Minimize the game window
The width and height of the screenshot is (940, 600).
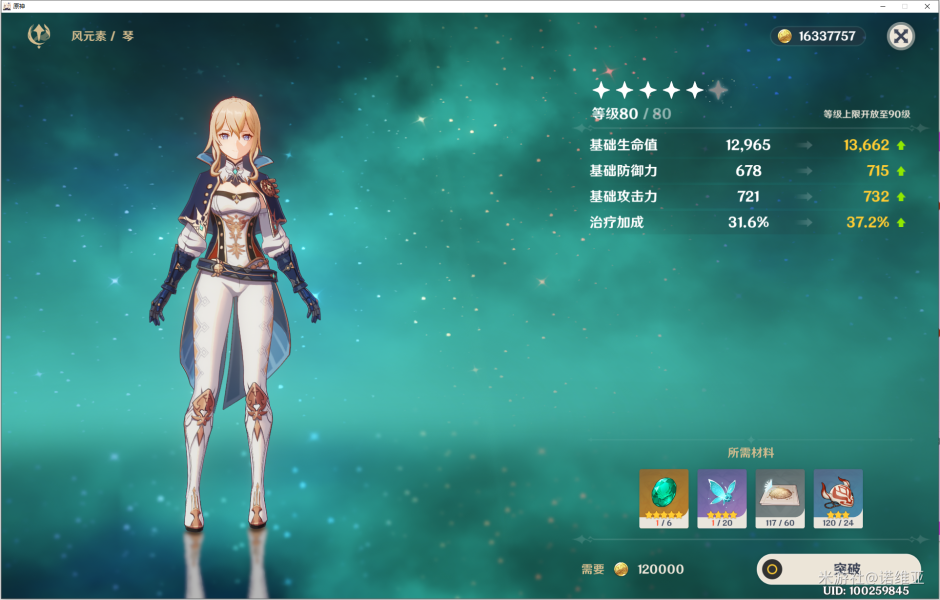(x=881, y=6)
